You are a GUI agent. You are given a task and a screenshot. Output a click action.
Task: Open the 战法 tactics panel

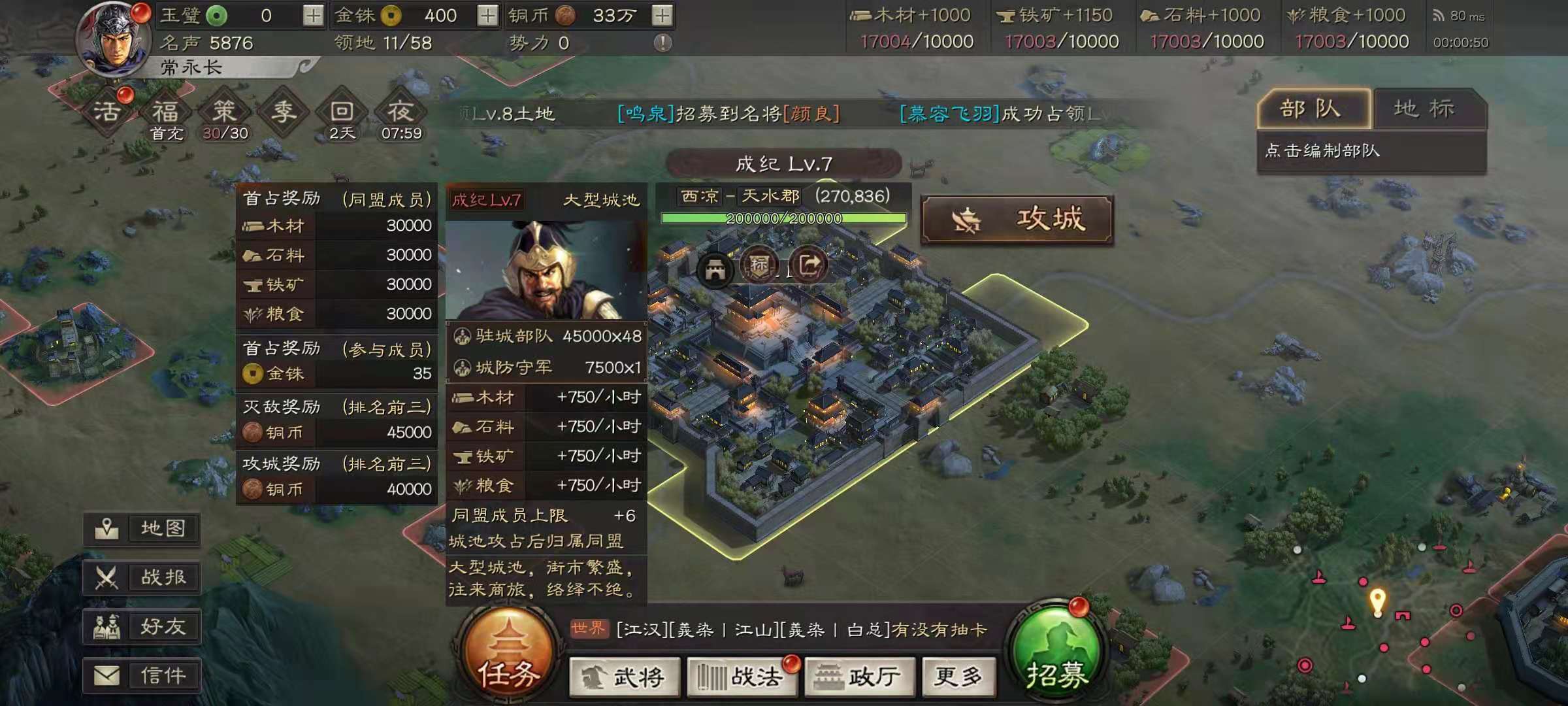coord(742,678)
